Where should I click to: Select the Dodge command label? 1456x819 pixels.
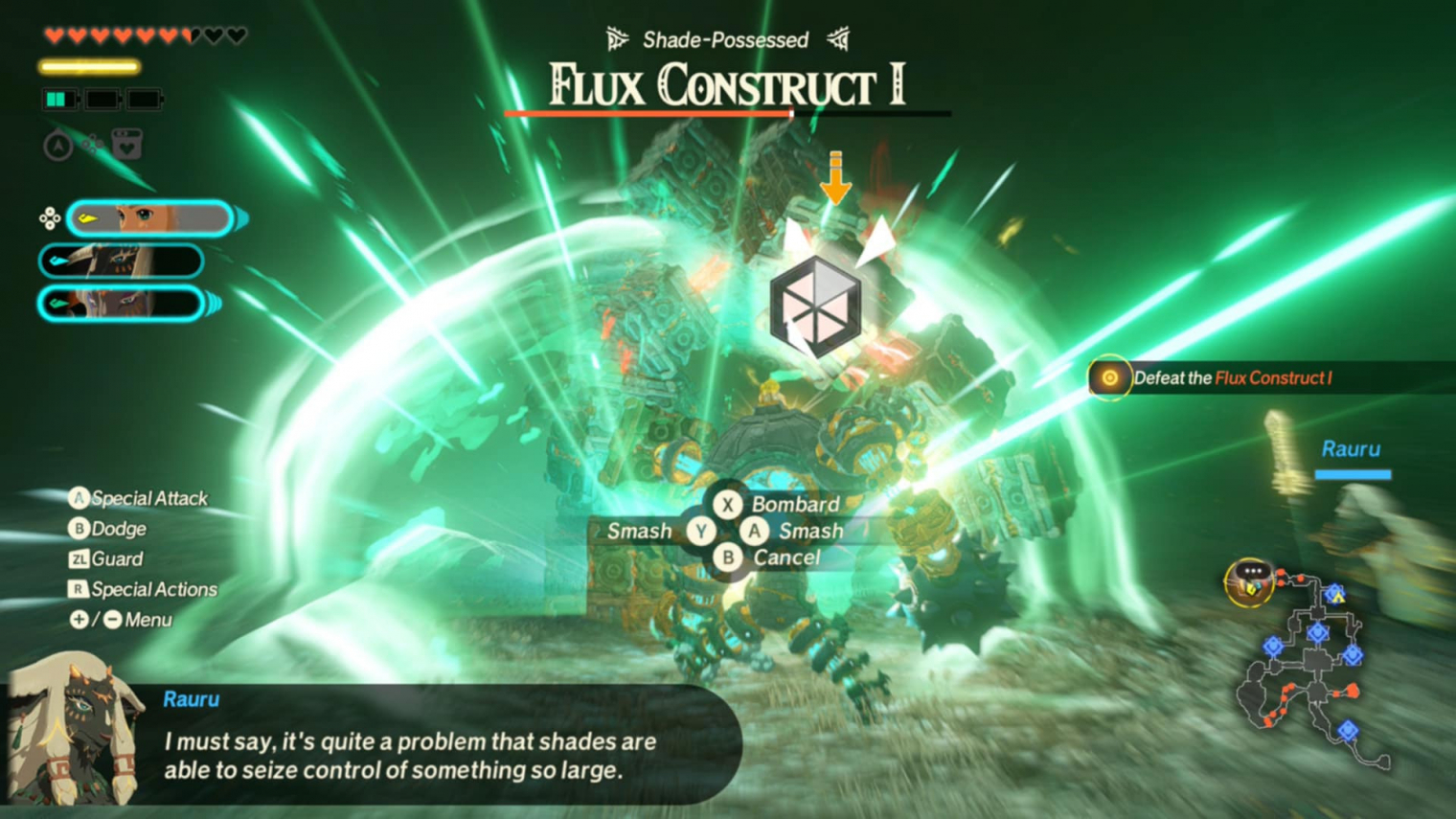109,529
